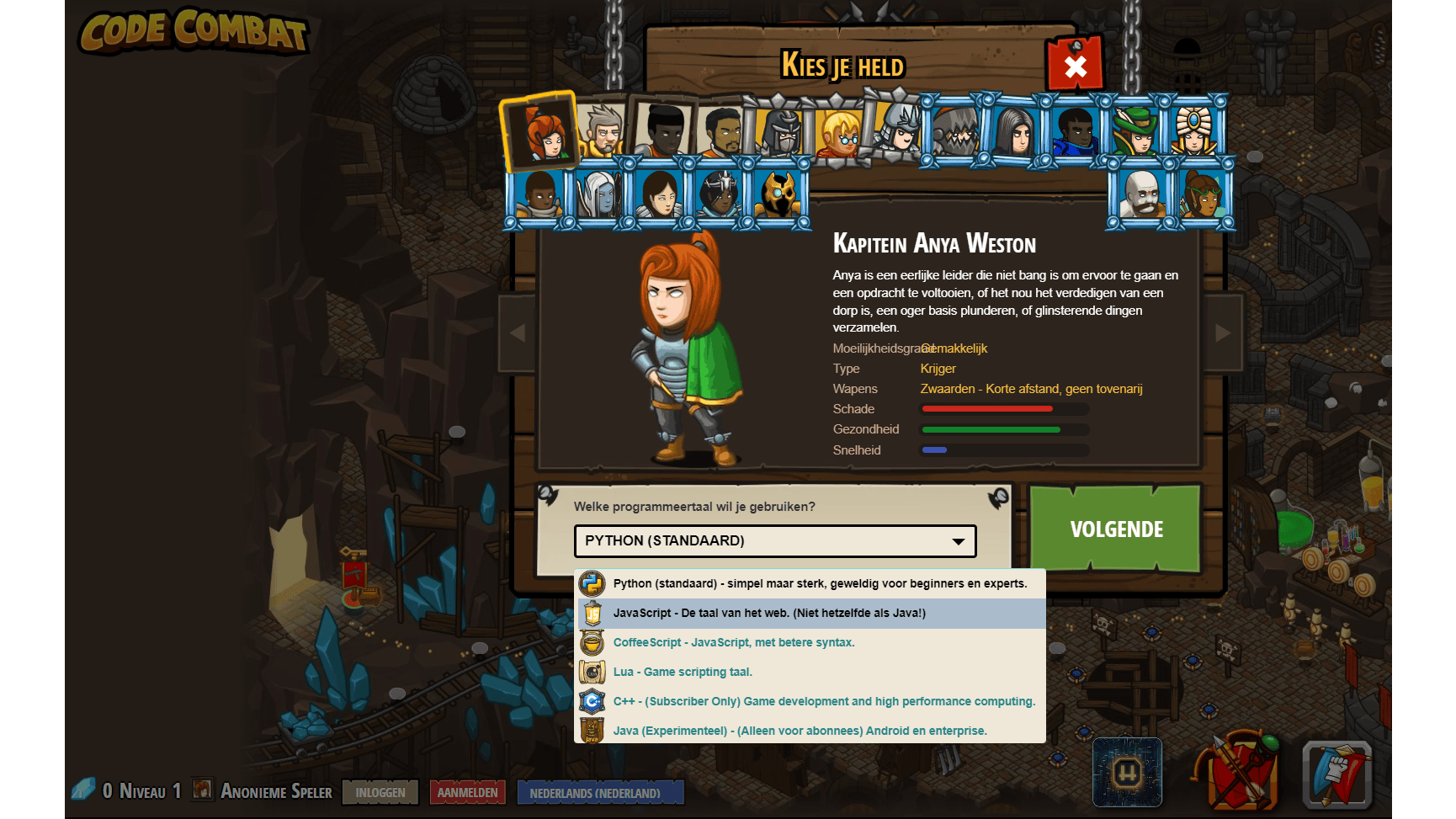Click the CoffeeScript cup icon
This screenshot has height=819, width=1456.
tap(592, 642)
